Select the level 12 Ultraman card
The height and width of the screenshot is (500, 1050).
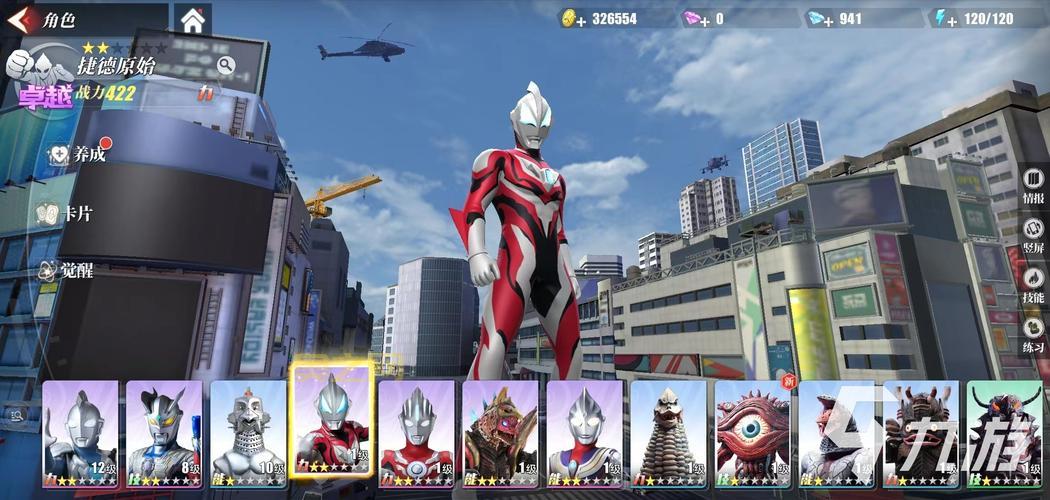click(x=80, y=428)
